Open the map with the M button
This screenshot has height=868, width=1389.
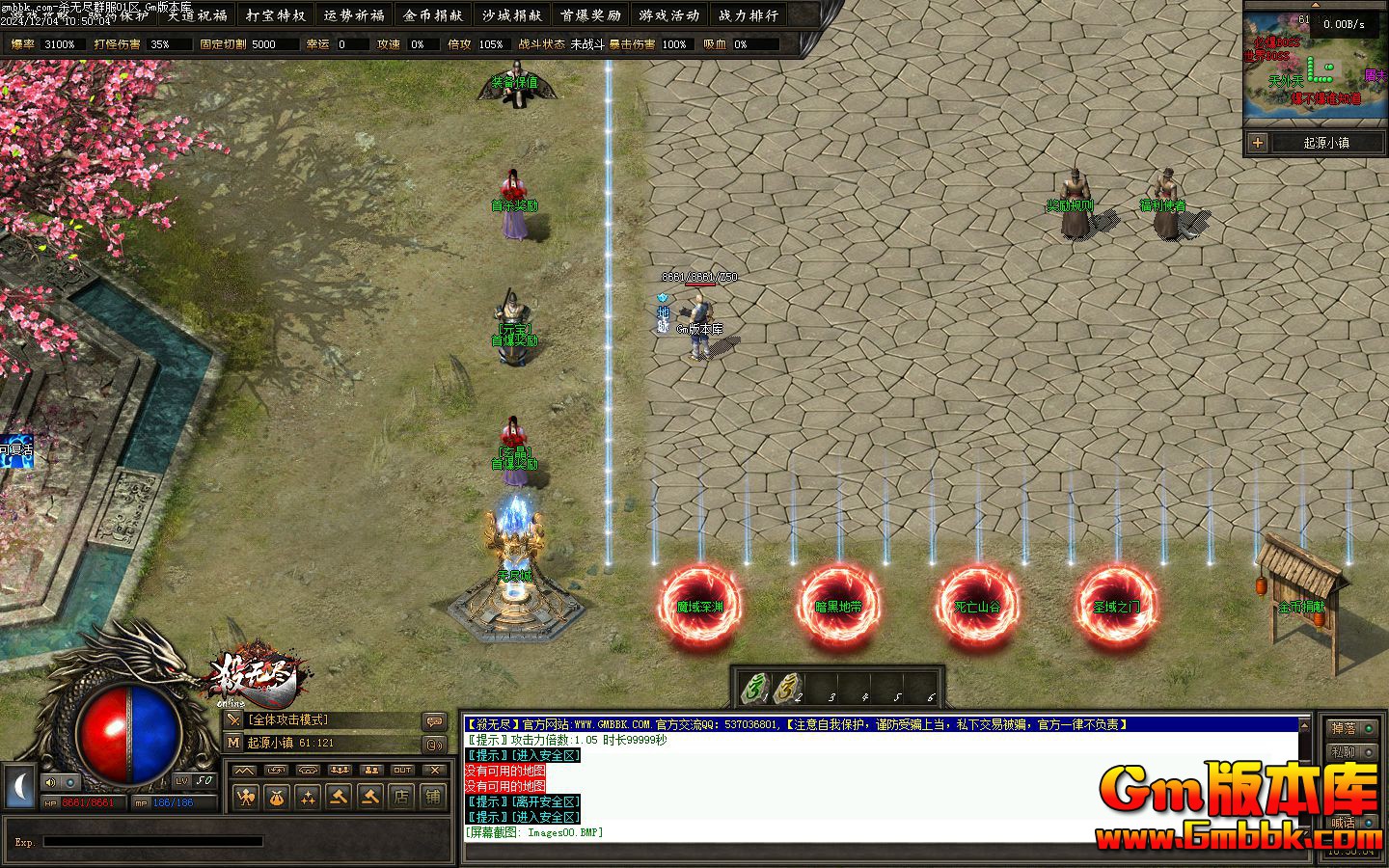coord(233,743)
